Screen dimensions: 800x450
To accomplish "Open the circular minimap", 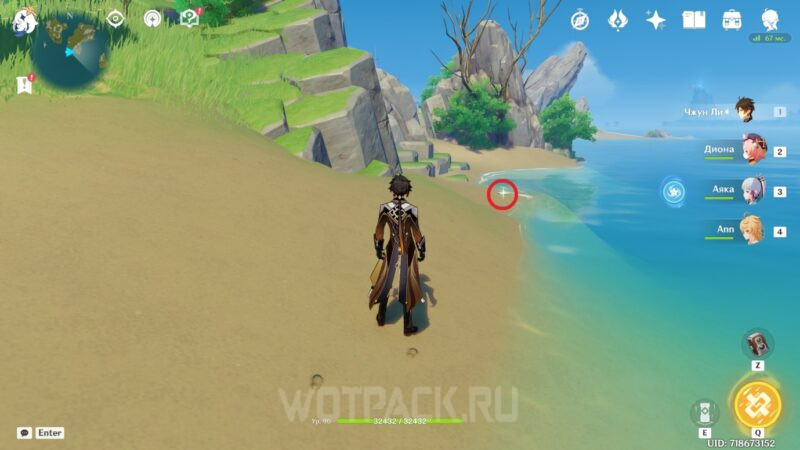I will [72, 48].
